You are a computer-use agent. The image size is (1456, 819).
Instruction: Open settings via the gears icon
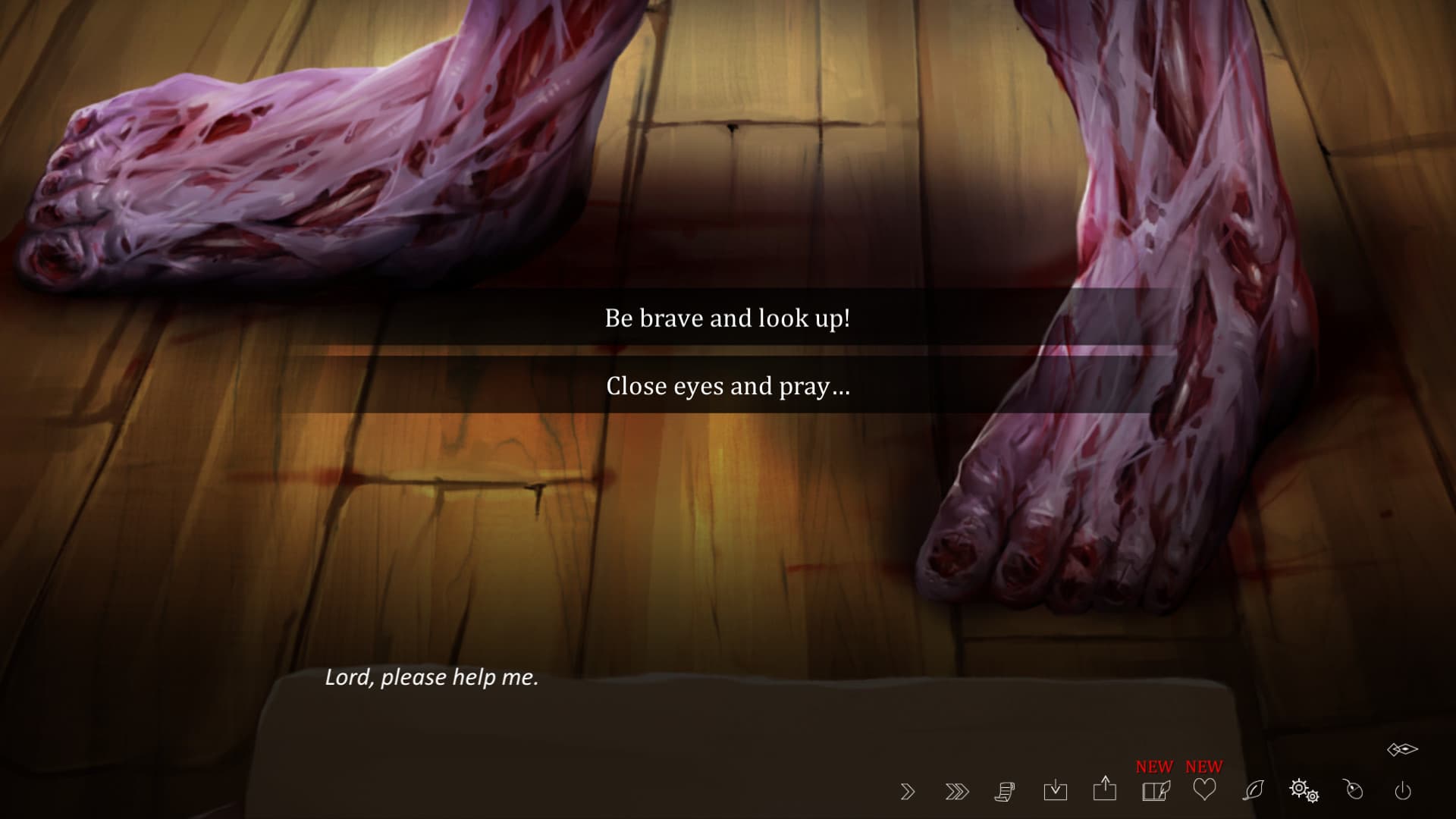point(1303,792)
